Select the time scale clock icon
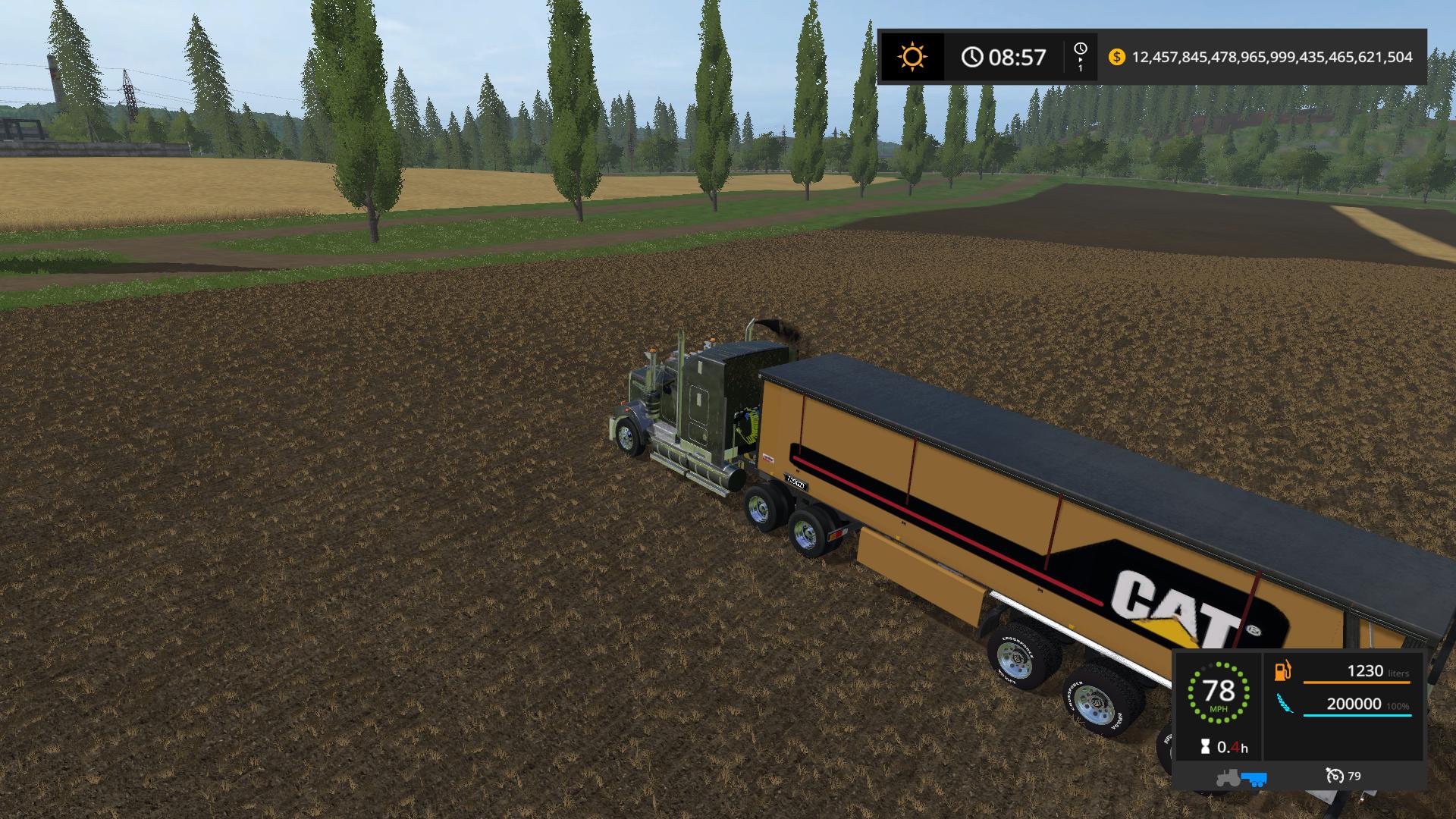The image size is (1456, 819). tap(1081, 50)
